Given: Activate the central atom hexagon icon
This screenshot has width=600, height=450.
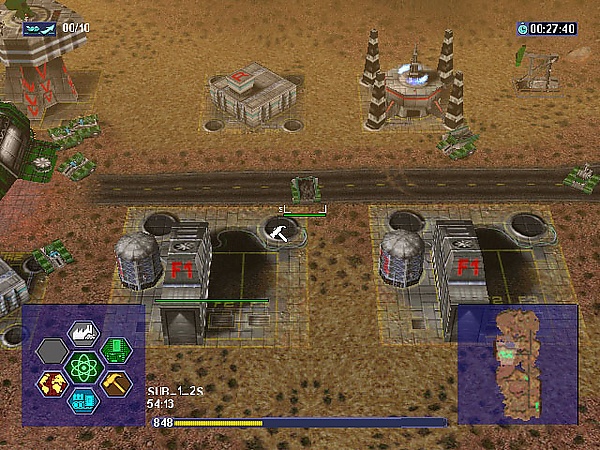Looking at the screenshot, I should (83, 367).
